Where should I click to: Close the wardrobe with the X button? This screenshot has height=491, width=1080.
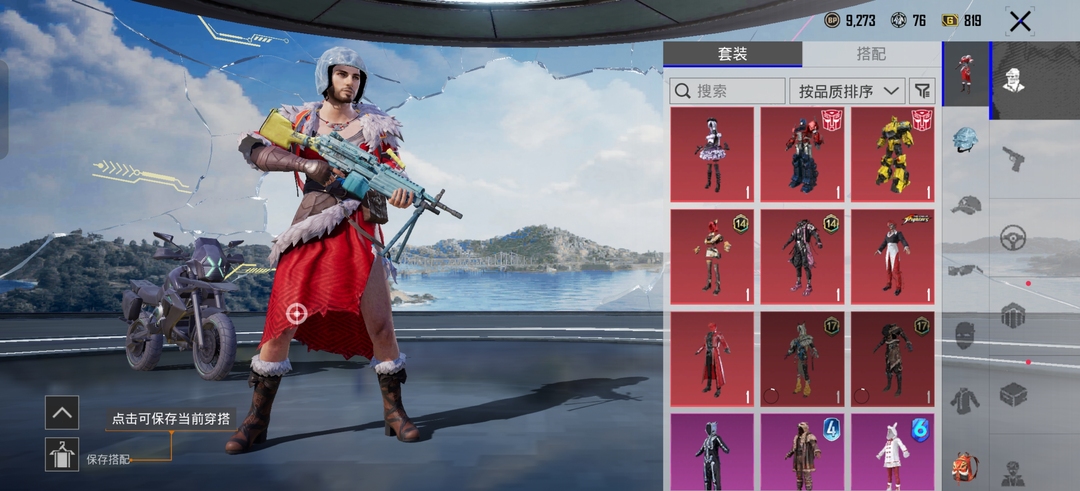1019,21
